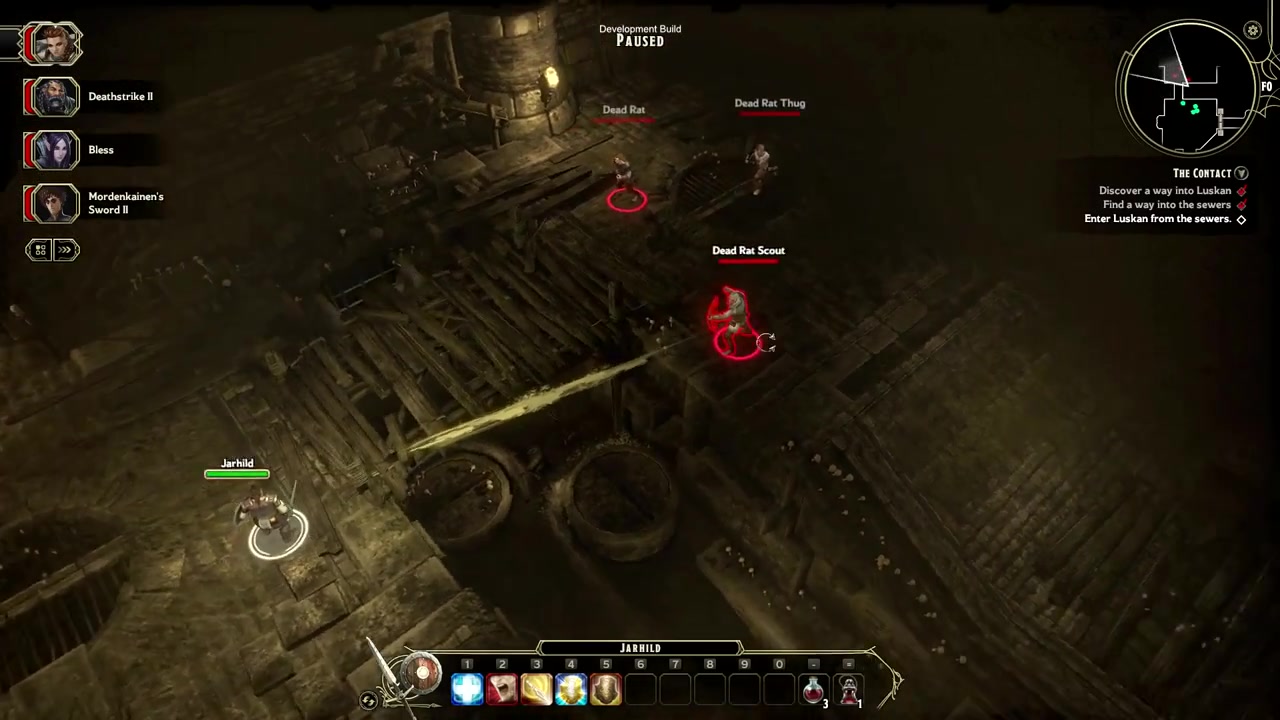This screenshot has height=720, width=1280.
Task: Use the dark red flask consumable
Action: pyautogui.click(x=849, y=689)
